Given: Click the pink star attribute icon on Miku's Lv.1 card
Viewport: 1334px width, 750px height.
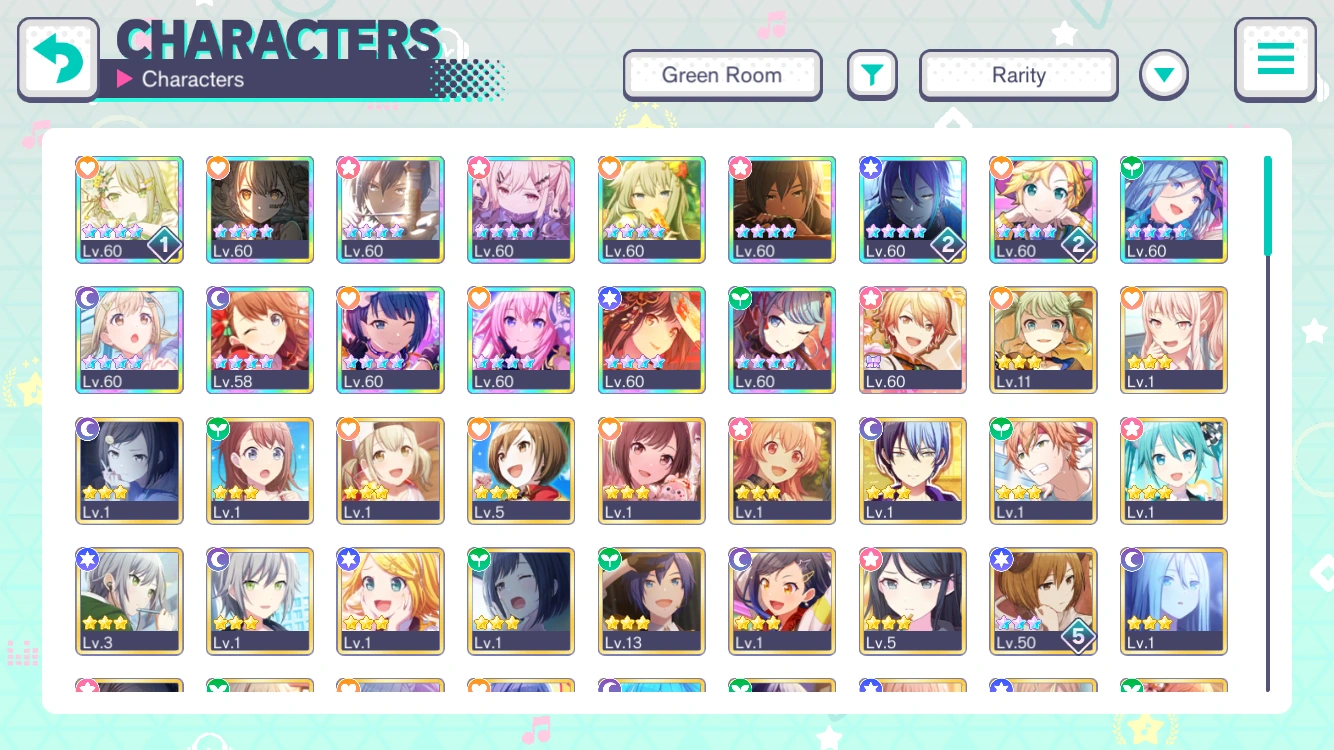Looking at the screenshot, I should (1131, 428).
